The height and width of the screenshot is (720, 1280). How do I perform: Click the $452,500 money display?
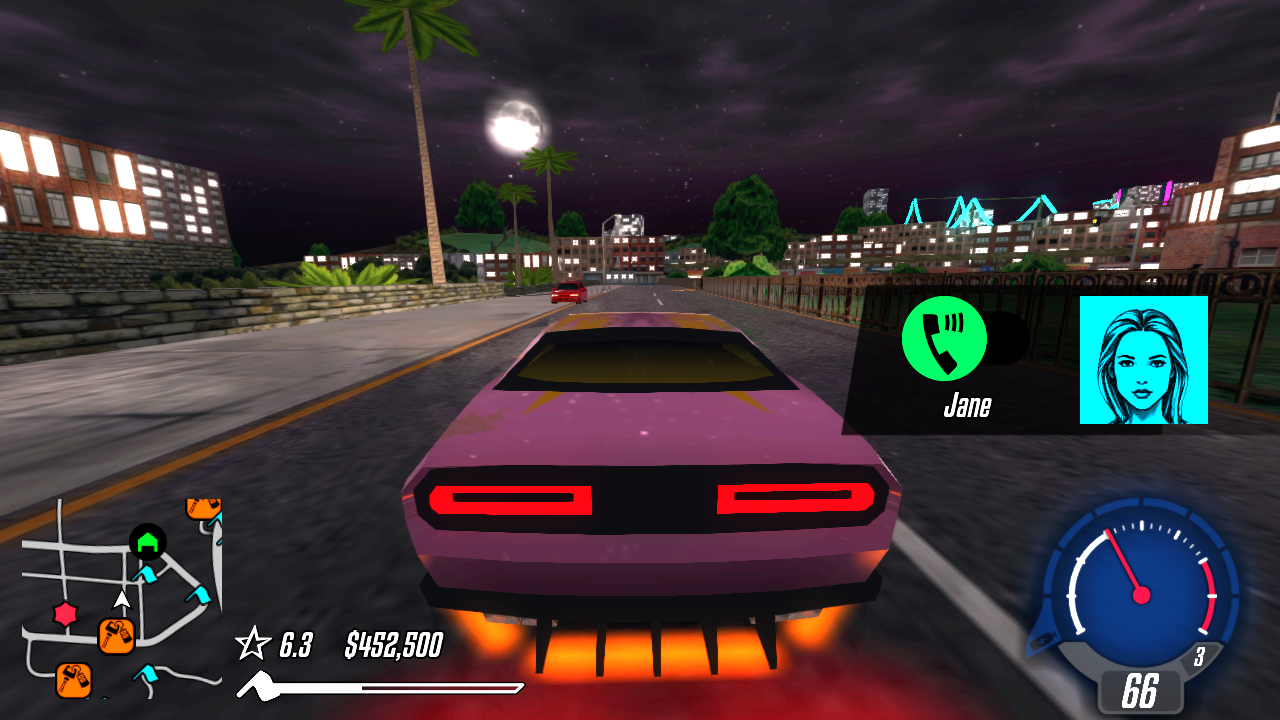[394, 646]
